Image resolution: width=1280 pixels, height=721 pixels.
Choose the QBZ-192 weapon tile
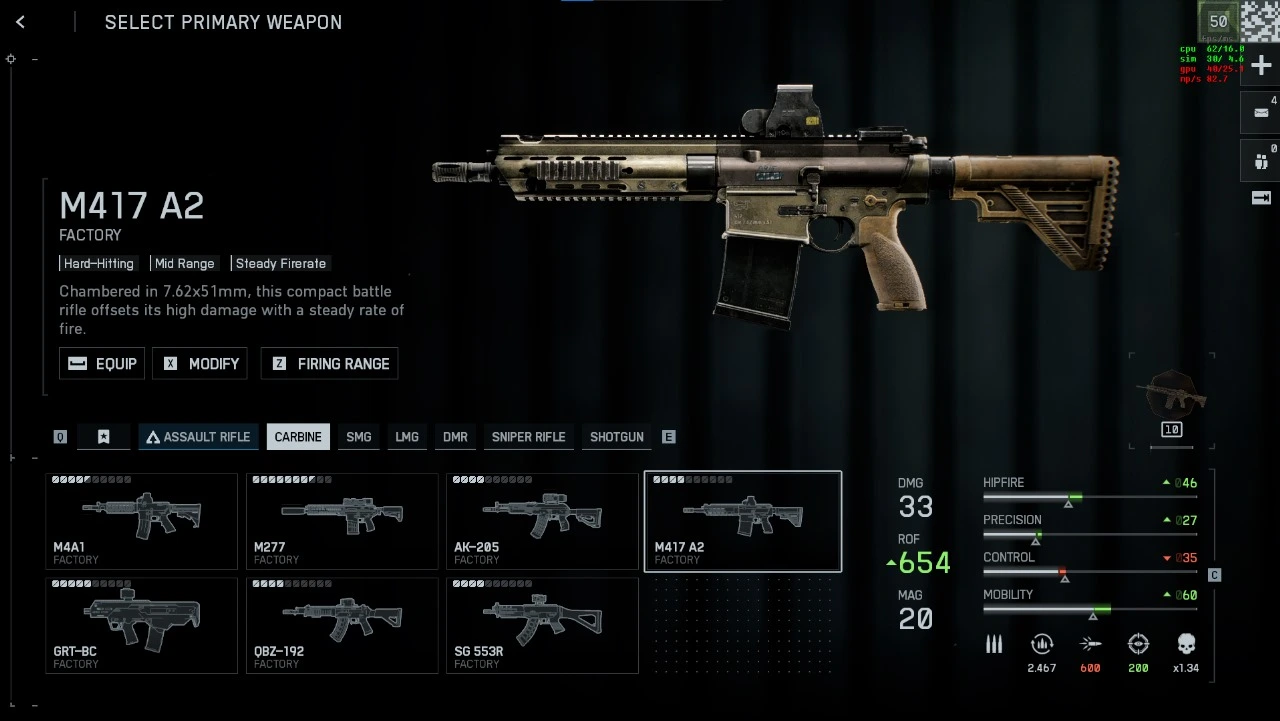coord(342,625)
